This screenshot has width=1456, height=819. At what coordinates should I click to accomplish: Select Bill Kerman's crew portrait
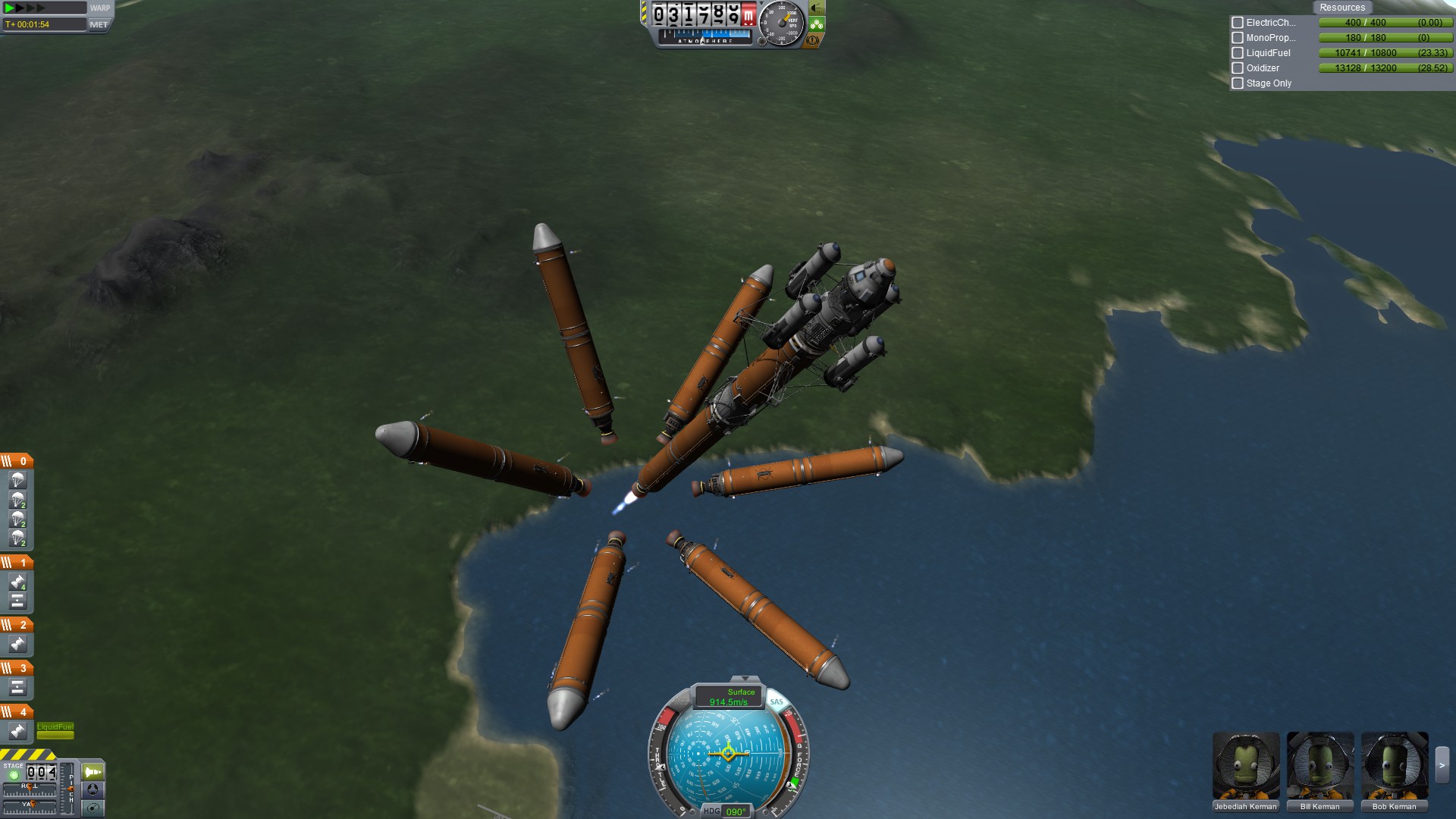(x=1319, y=766)
